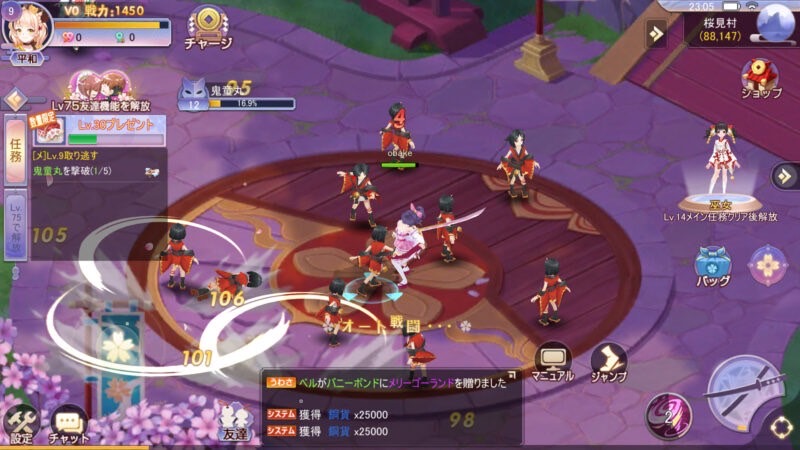This screenshot has width=800, height=450.
Task: Open the player character portrait
Action: (x=27, y=27)
